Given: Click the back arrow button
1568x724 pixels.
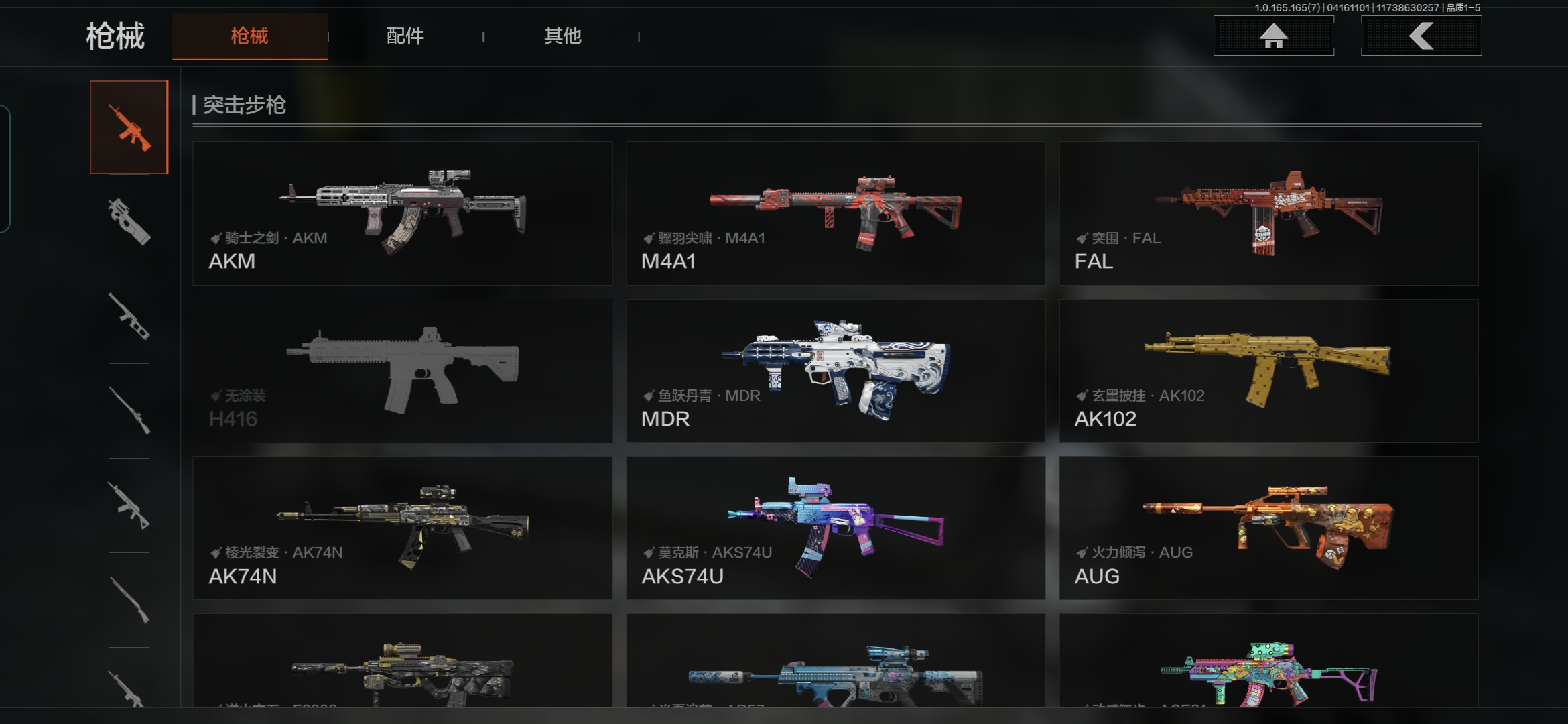Looking at the screenshot, I should tap(1421, 36).
